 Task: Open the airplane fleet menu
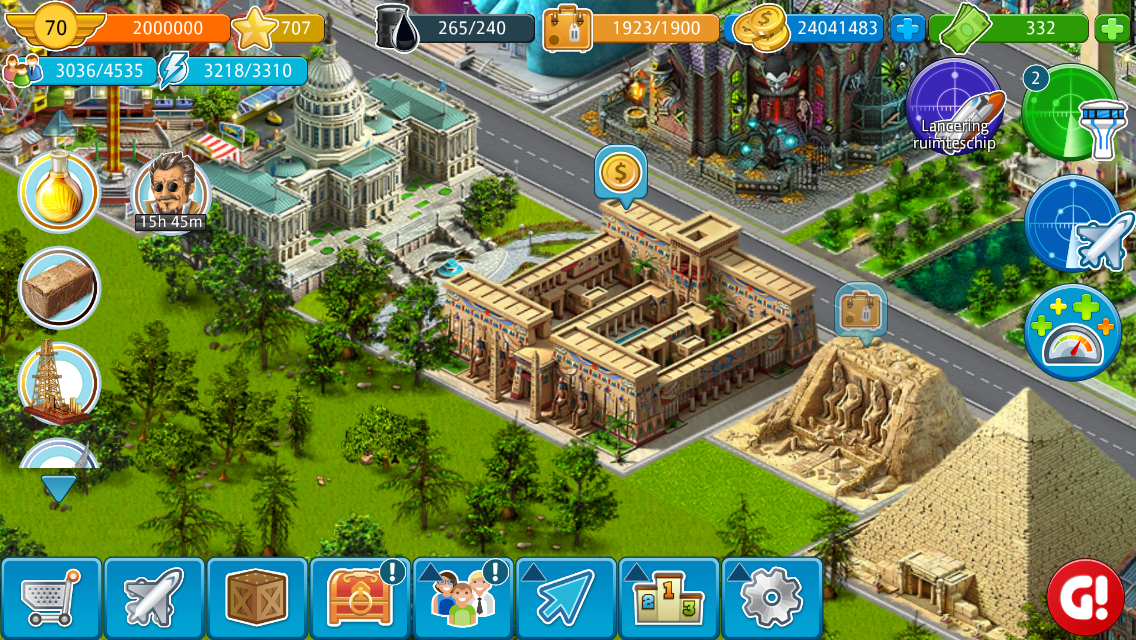click(x=154, y=598)
